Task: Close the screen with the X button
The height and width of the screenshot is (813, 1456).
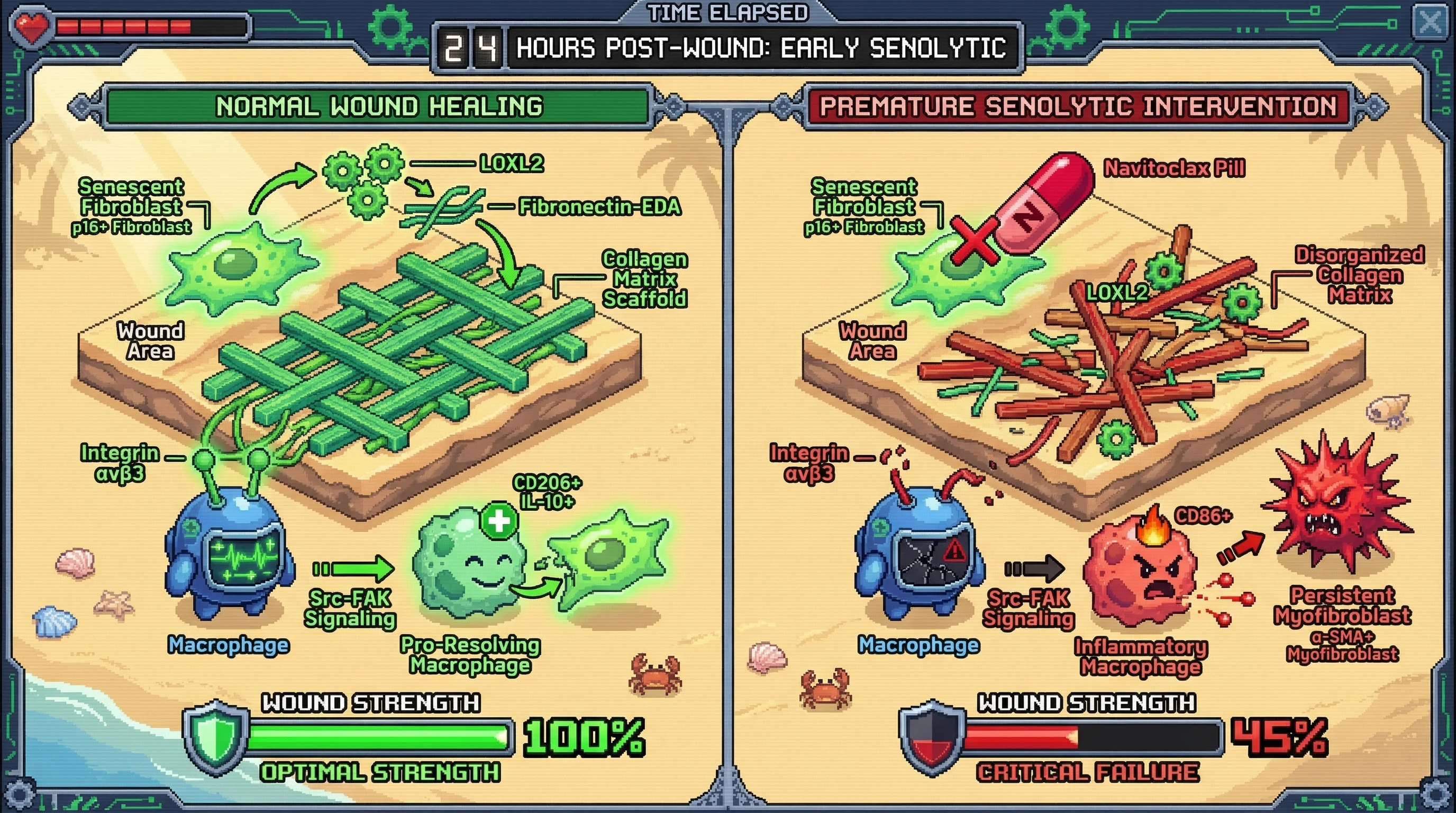Action: tap(1430, 23)
